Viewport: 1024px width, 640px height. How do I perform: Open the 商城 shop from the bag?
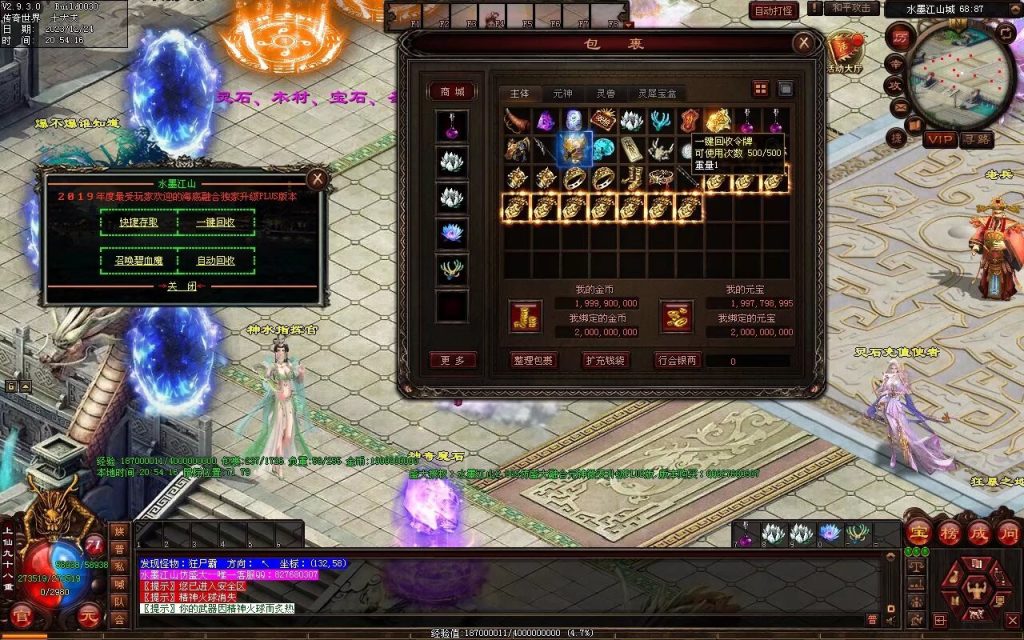(452, 91)
